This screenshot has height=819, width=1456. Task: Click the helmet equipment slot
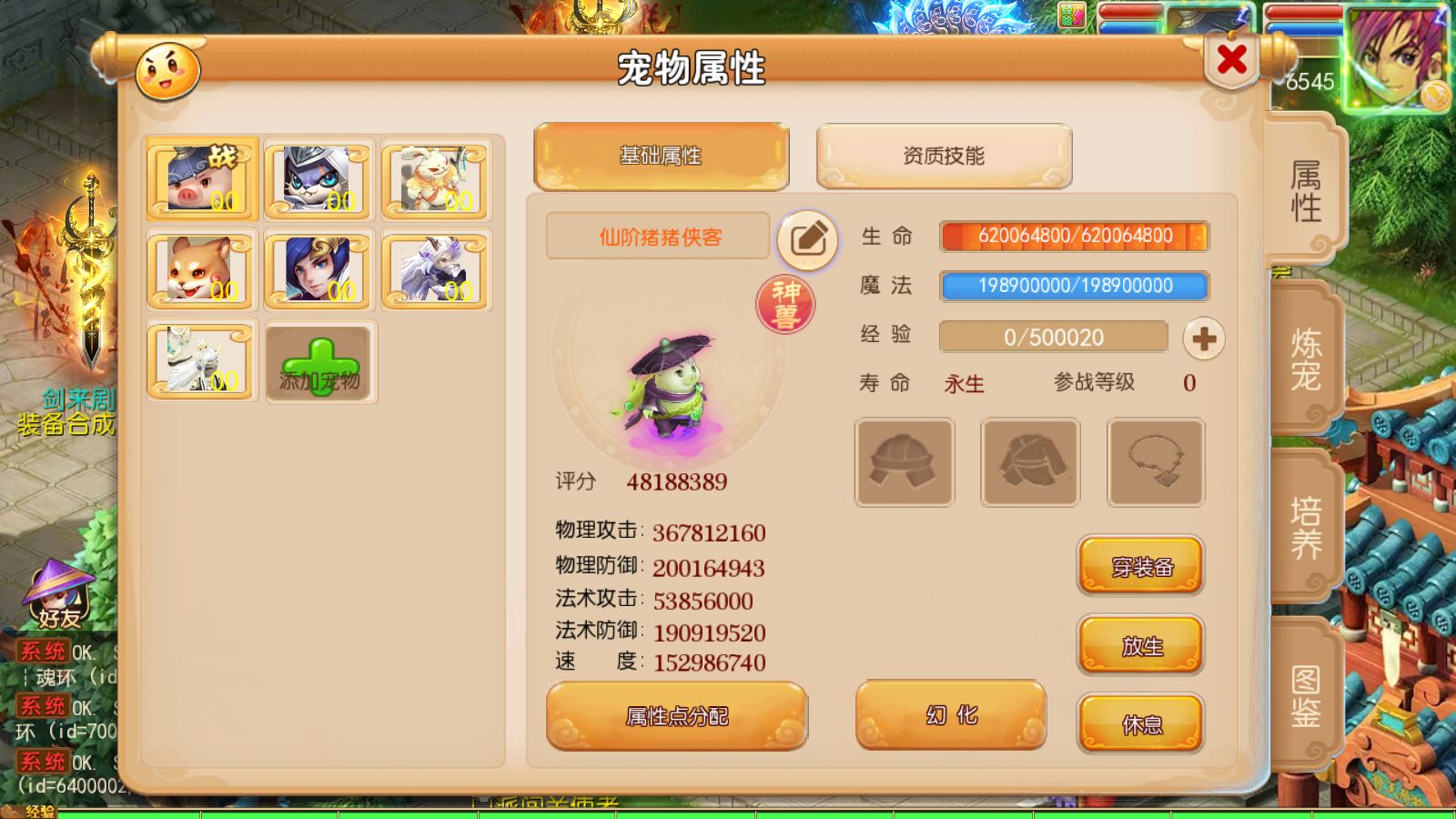[904, 461]
